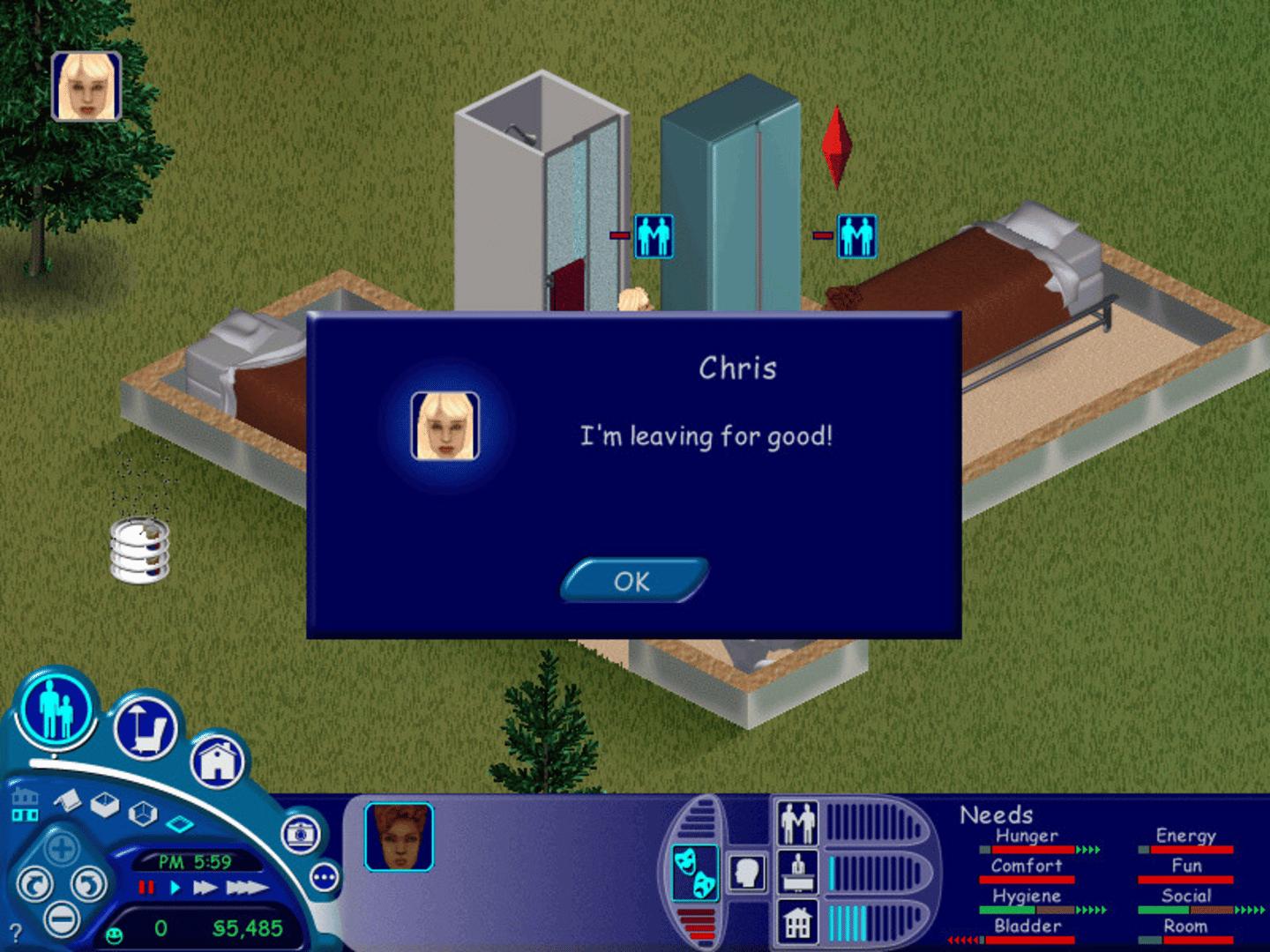This screenshot has height=952, width=1270.
Task: Open game options with the ellipsis icon
Action: tap(325, 875)
